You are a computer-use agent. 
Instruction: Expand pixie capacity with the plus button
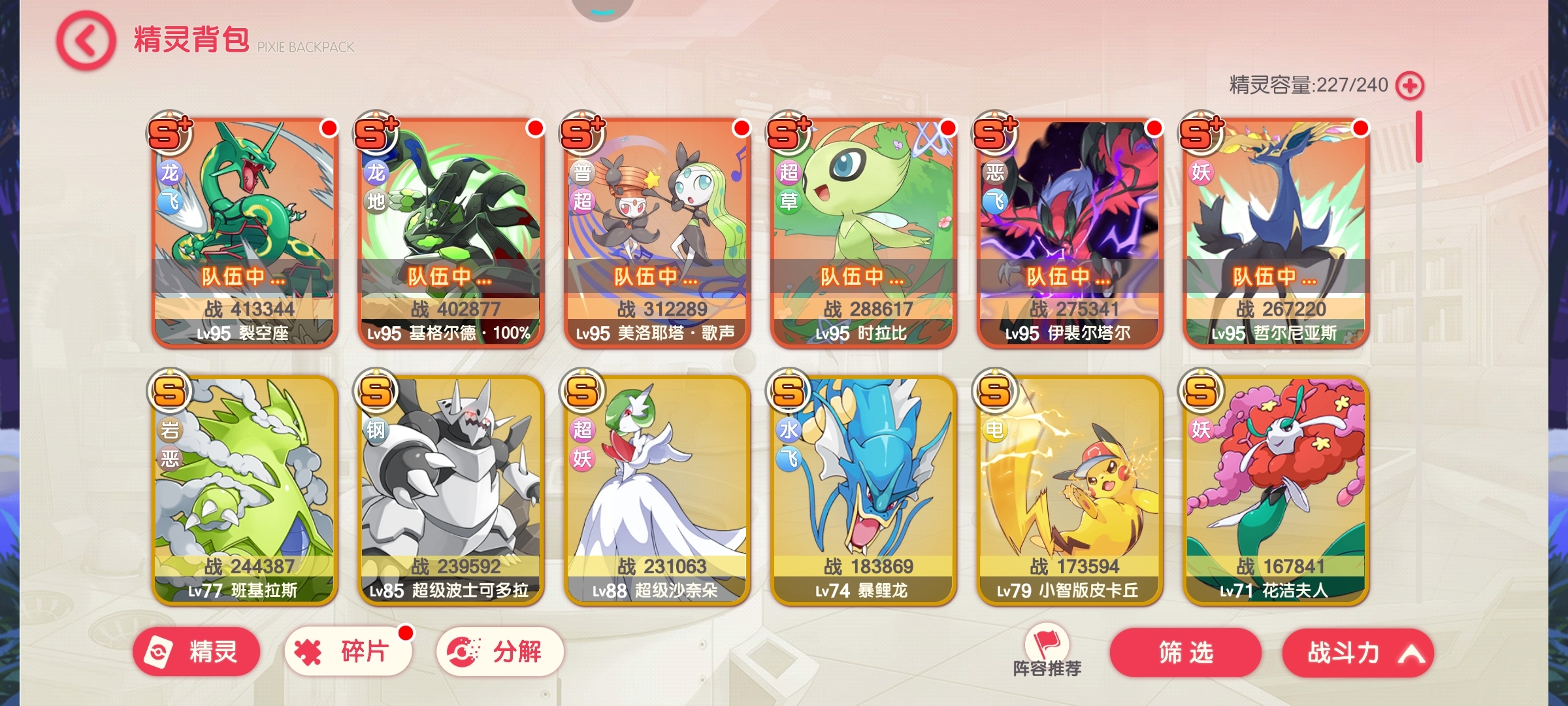(1409, 86)
